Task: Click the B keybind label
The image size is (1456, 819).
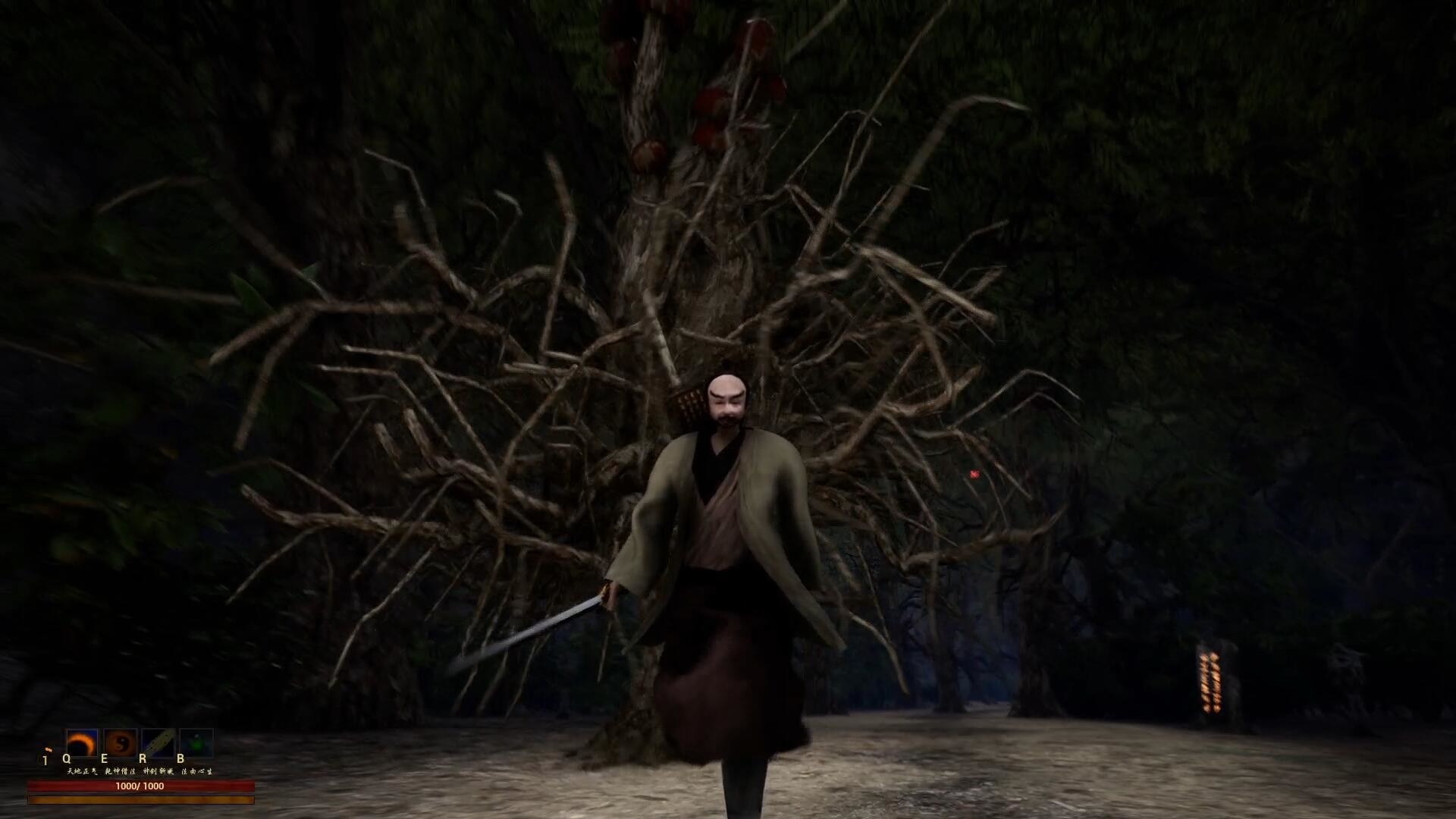Action: pos(180,759)
